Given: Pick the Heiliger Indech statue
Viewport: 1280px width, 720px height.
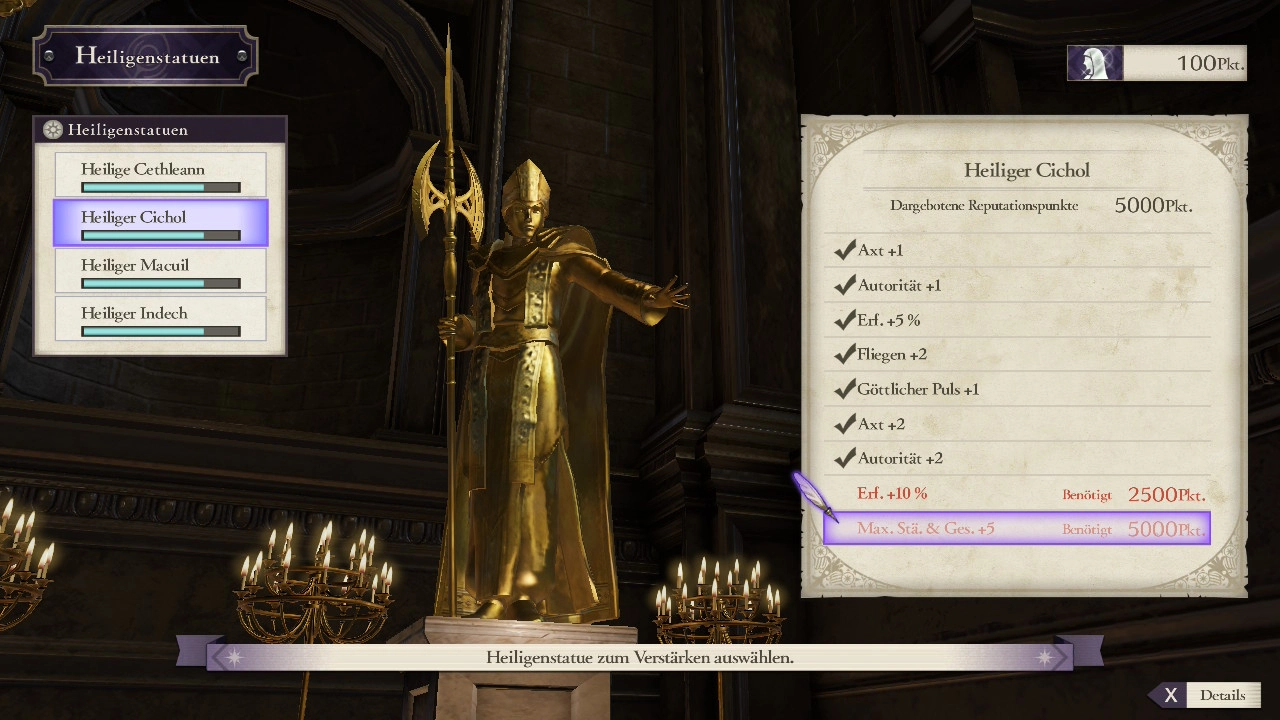Looking at the screenshot, I should 160,318.
